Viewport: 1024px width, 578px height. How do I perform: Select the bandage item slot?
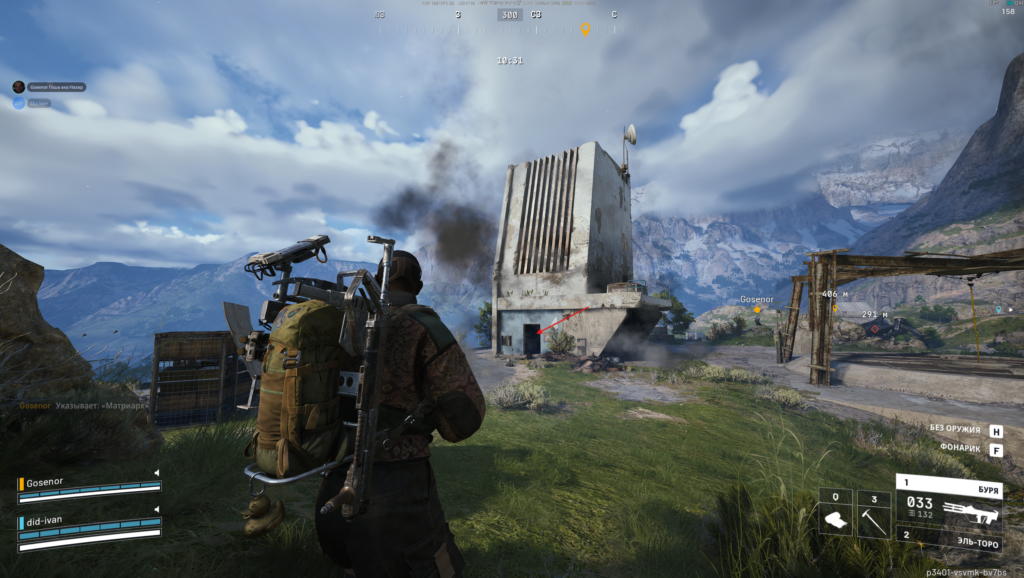(x=835, y=515)
